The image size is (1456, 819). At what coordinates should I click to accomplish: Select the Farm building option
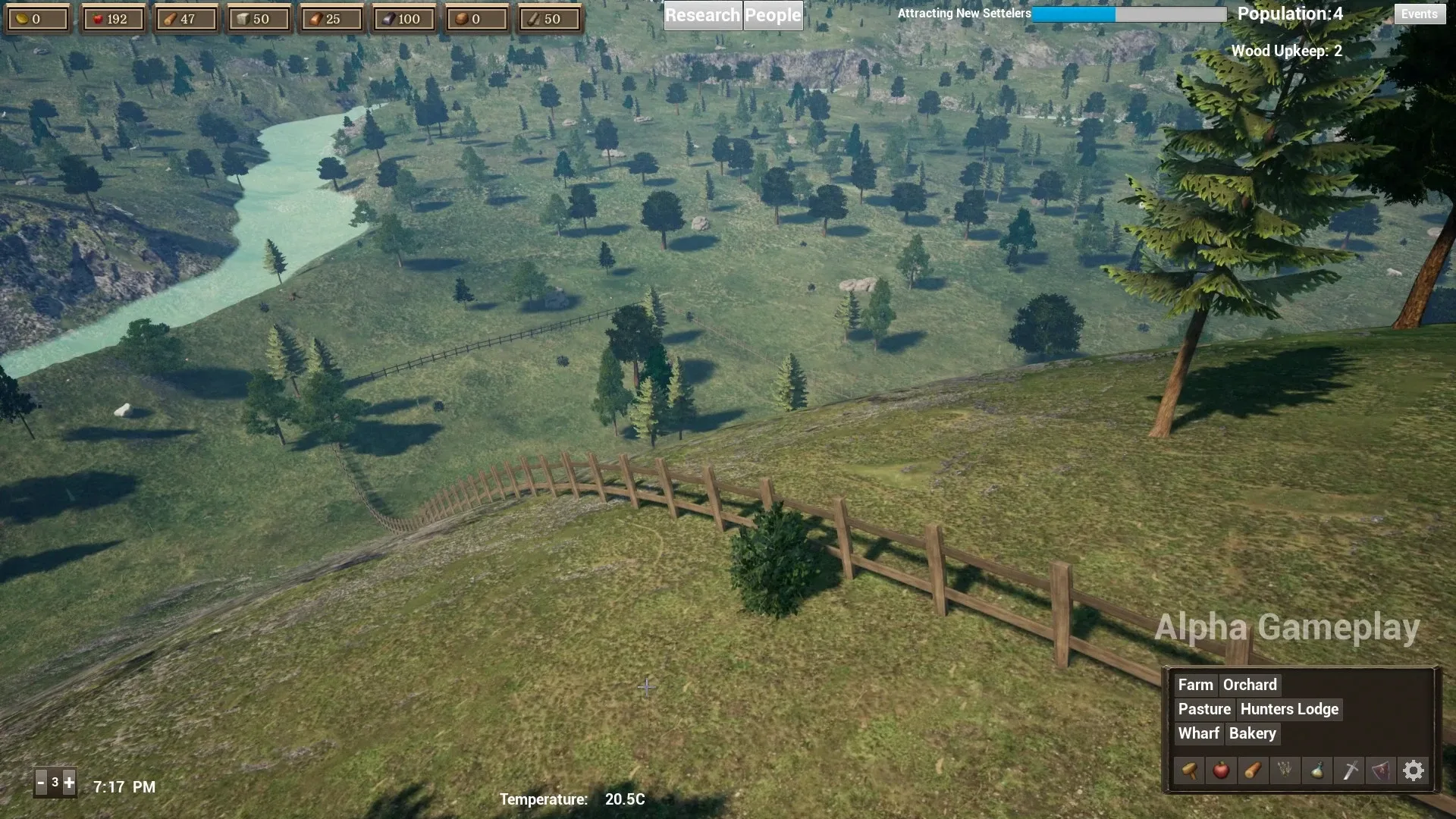point(1195,685)
